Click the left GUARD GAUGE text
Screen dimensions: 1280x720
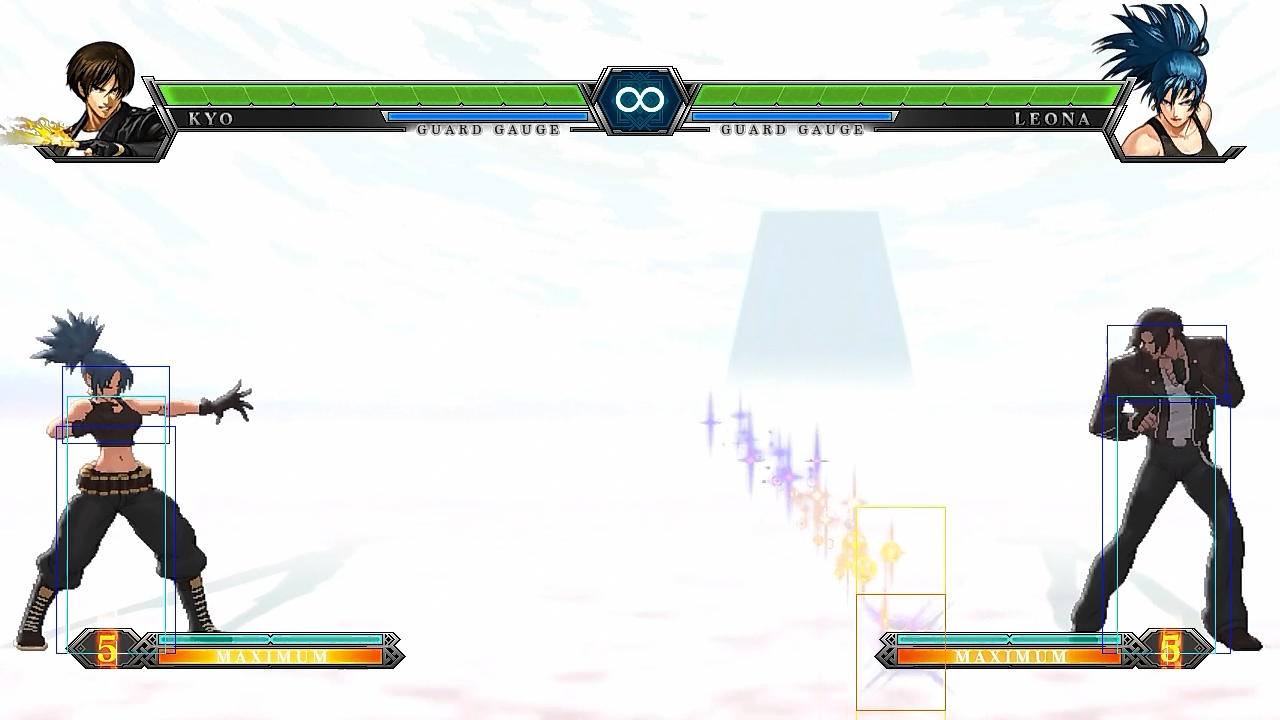pos(490,130)
